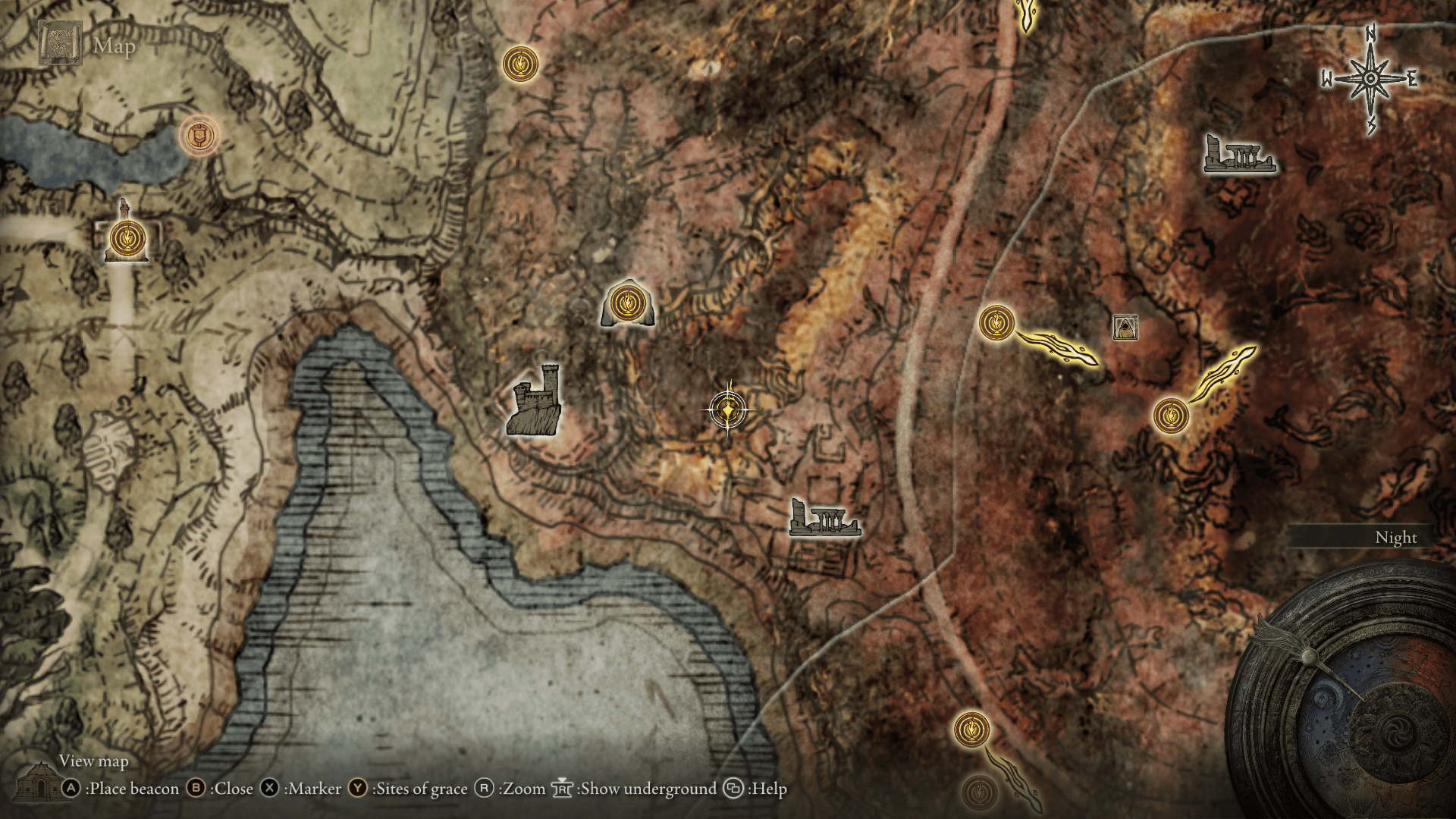Pick the site of grace left of the merchant
Viewport: 1456px width, 819px height.
996,323
